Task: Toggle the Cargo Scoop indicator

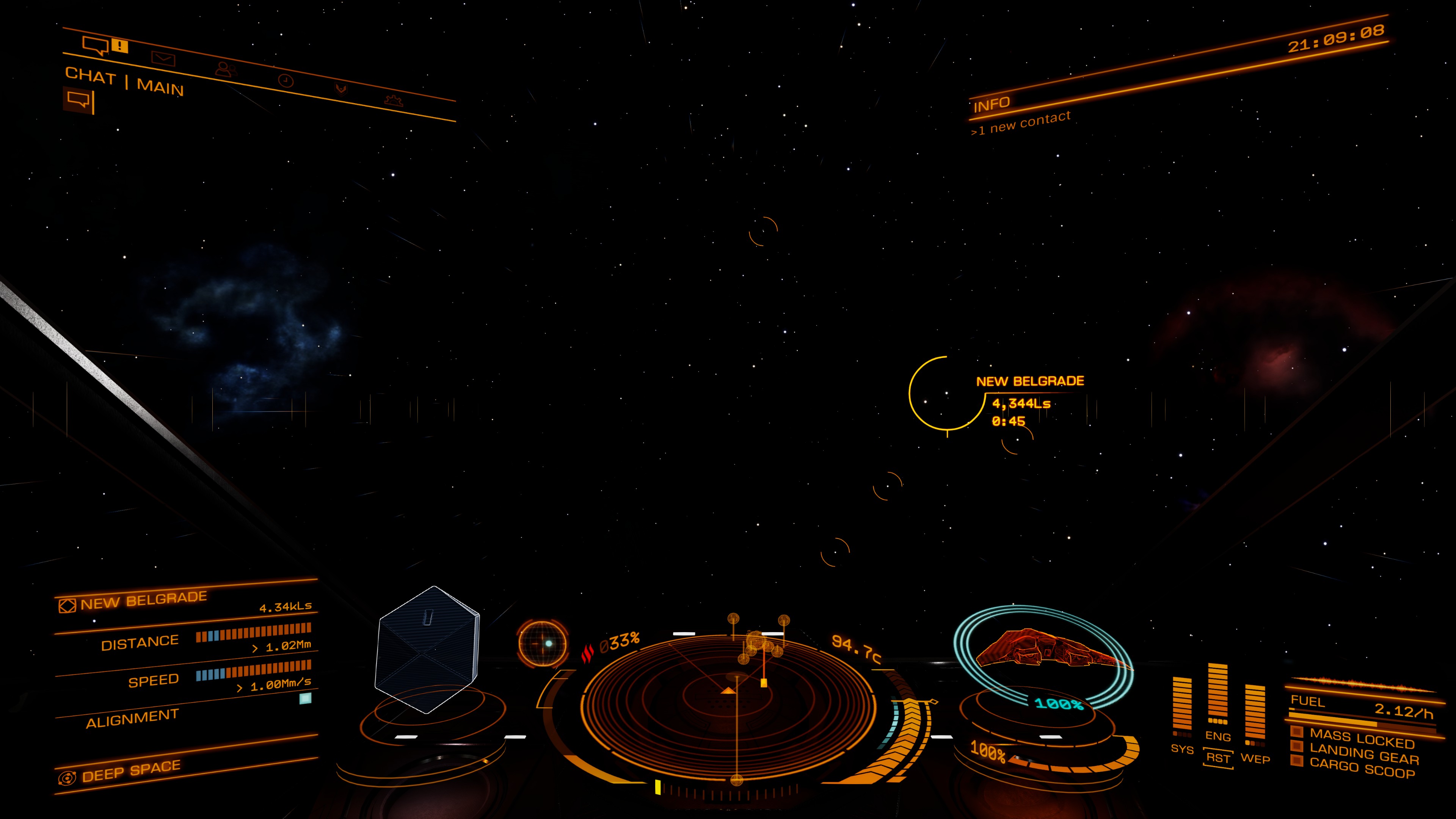Action: 1362,769
